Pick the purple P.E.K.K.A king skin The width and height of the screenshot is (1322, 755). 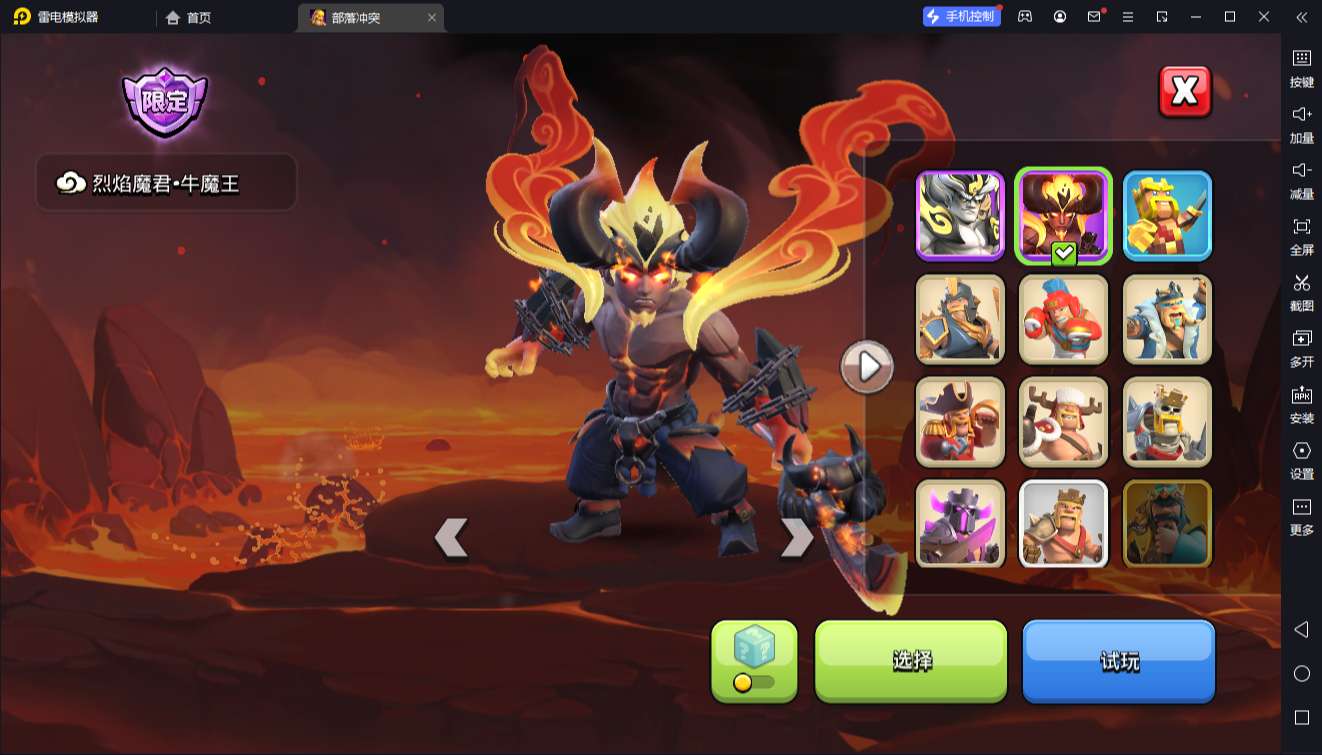coord(960,524)
